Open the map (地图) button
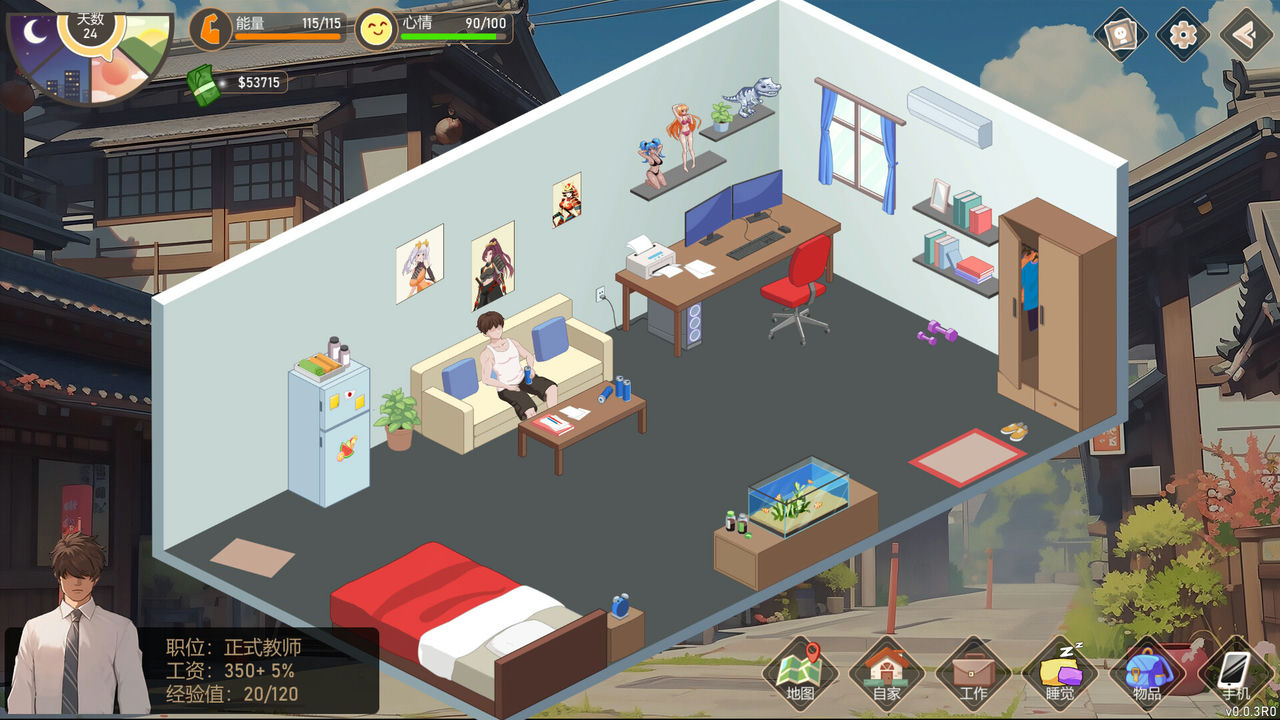The width and height of the screenshot is (1280, 720). tap(801, 673)
